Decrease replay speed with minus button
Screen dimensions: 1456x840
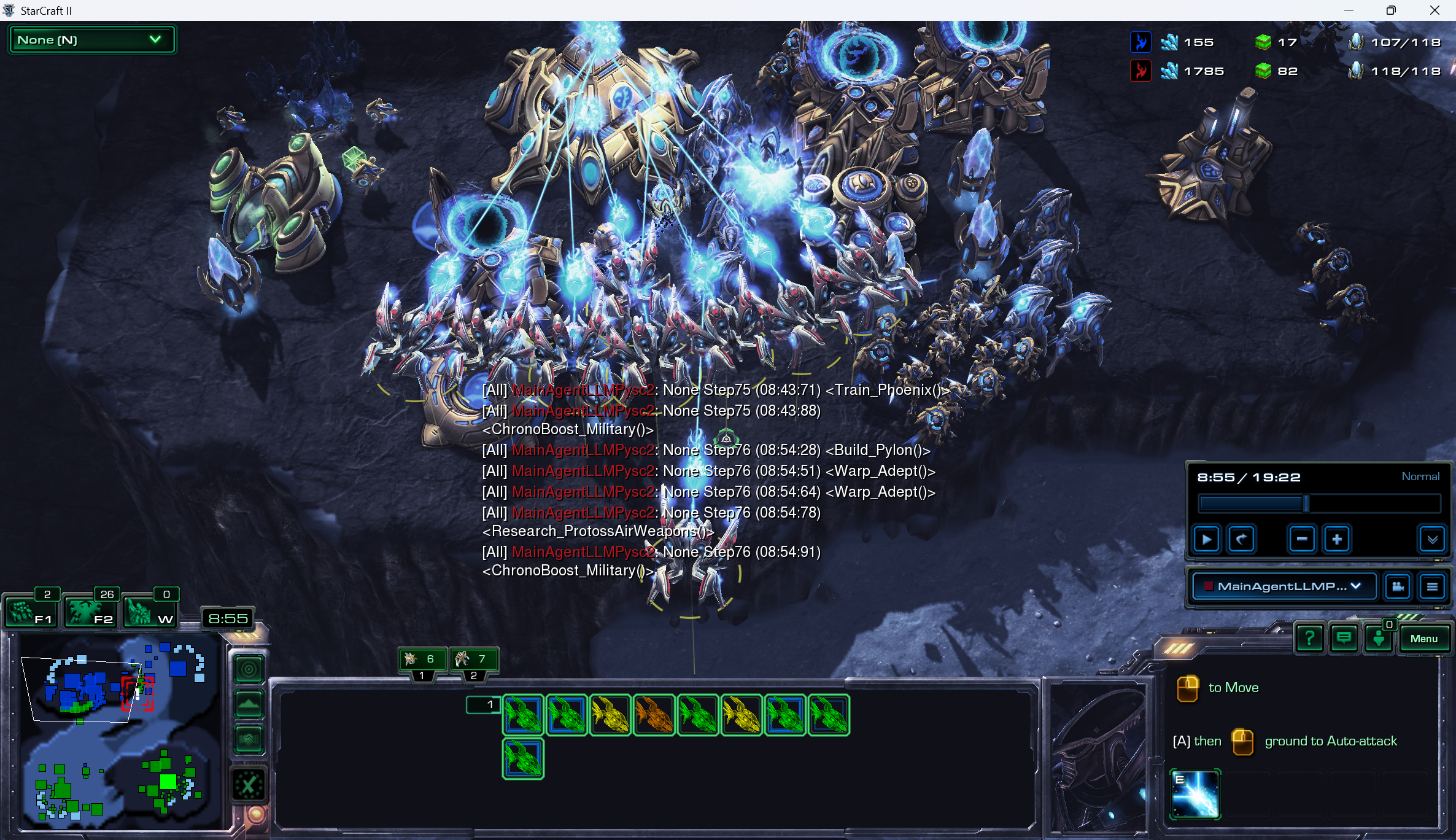tap(1301, 540)
